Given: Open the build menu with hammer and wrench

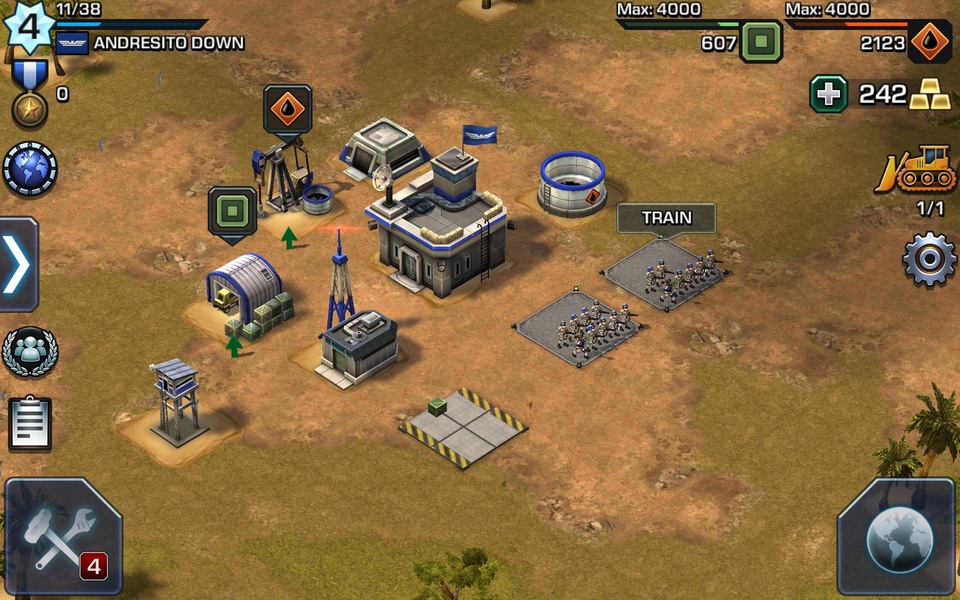Looking at the screenshot, I should click(x=63, y=537).
